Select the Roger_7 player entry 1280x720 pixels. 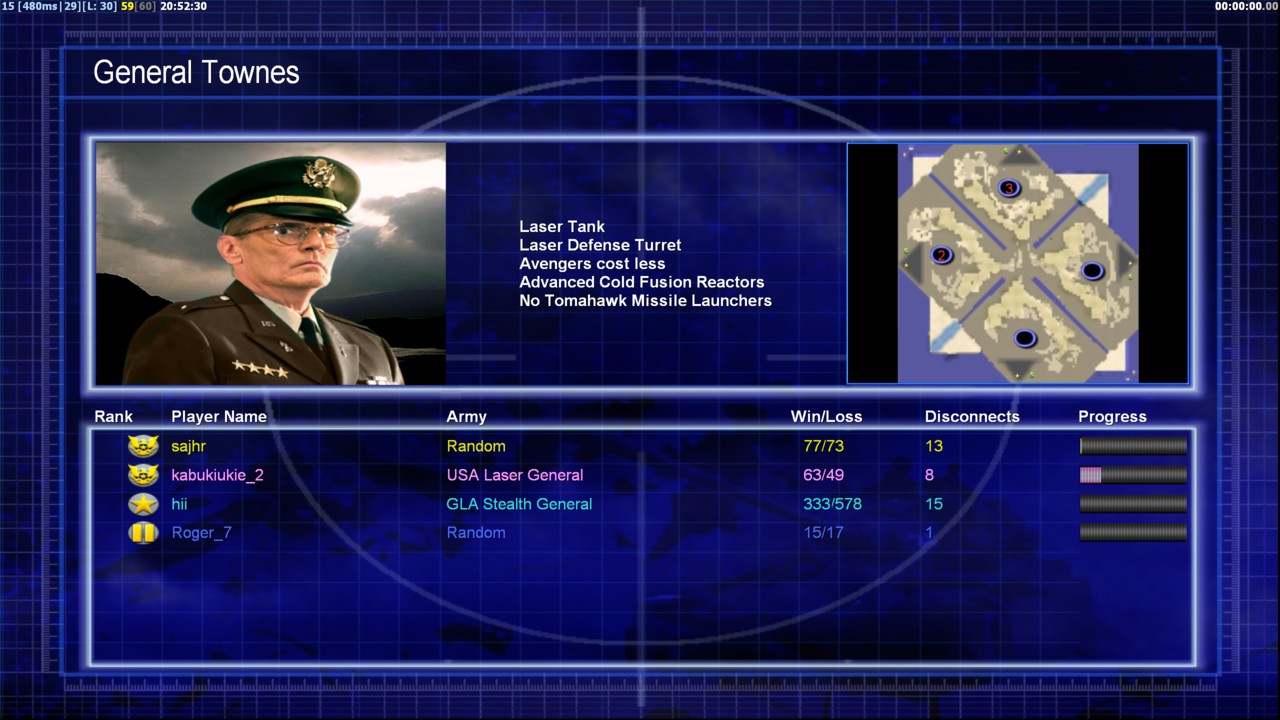[x=201, y=533]
